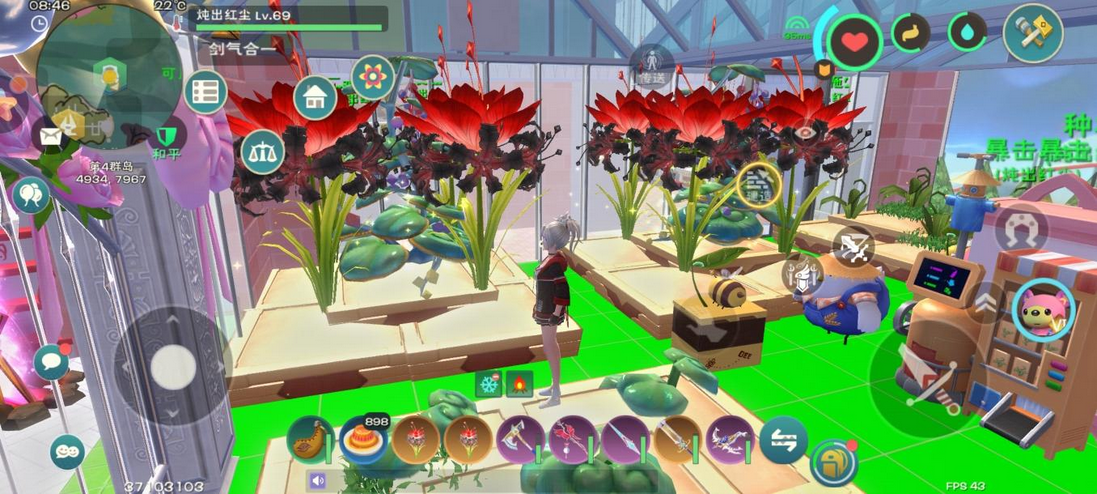The width and height of the screenshot is (1097, 494).
Task: Open the pink pet portrait
Action: [x=1044, y=309]
